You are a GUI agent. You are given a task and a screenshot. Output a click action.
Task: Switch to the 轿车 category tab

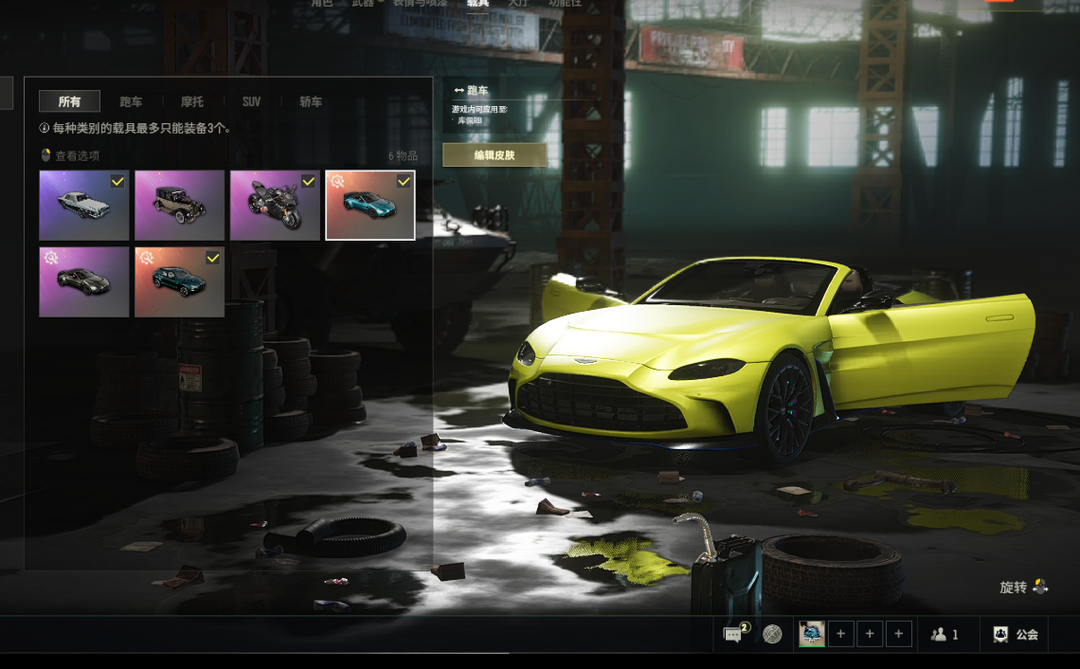click(311, 102)
